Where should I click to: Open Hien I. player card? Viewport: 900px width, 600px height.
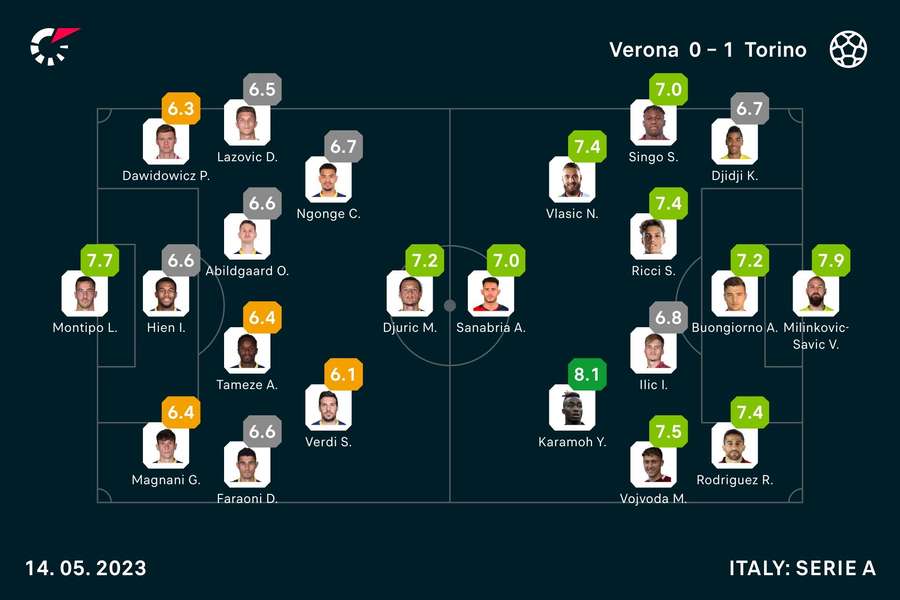pyautogui.click(x=166, y=293)
